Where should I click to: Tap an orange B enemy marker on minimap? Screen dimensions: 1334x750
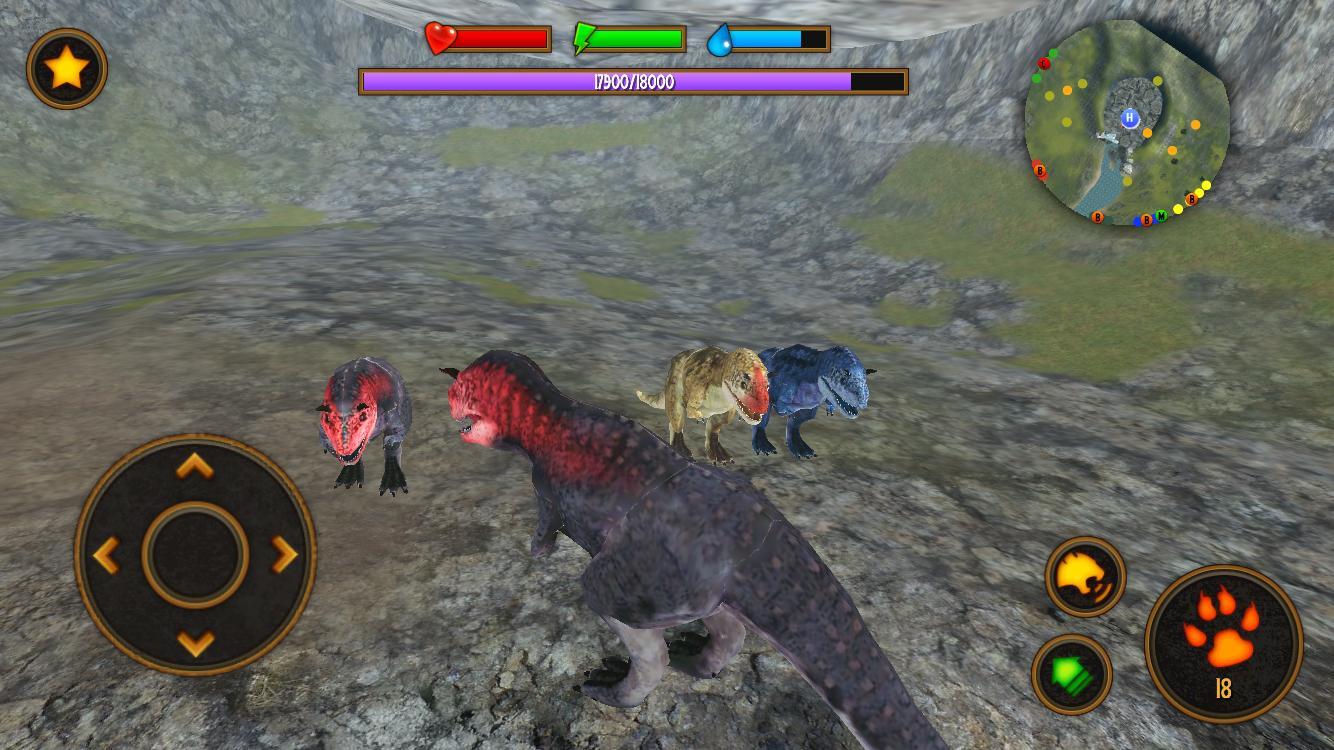click(1192, 198)
